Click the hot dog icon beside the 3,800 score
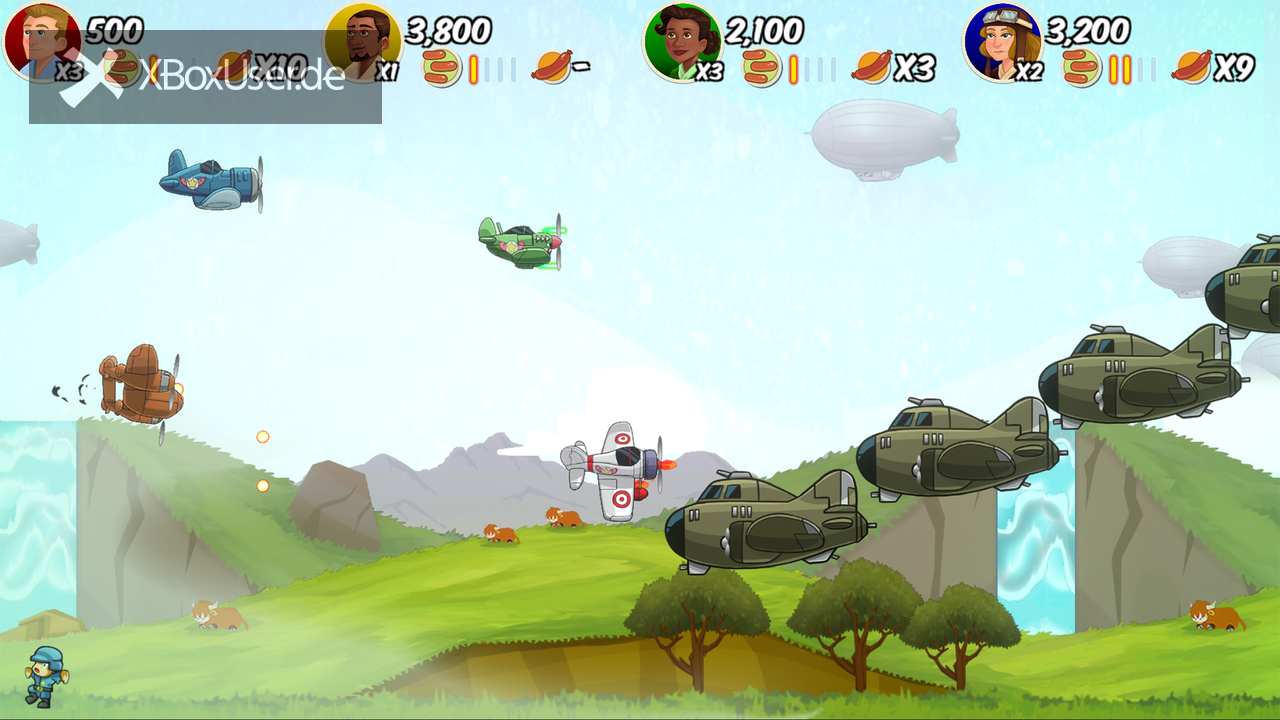 pos(552,67)
